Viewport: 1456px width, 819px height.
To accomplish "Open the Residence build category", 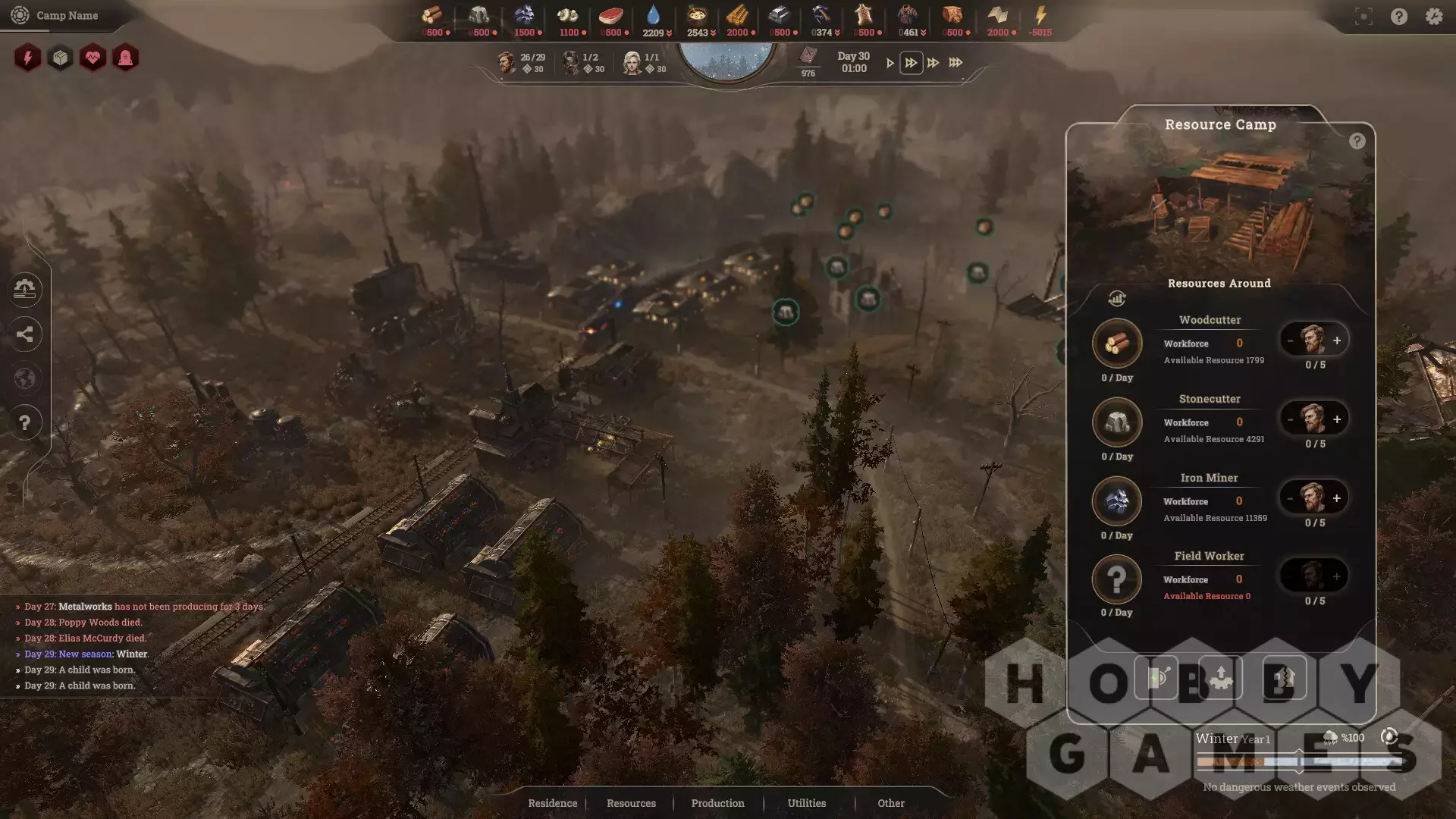I will 552,803.
